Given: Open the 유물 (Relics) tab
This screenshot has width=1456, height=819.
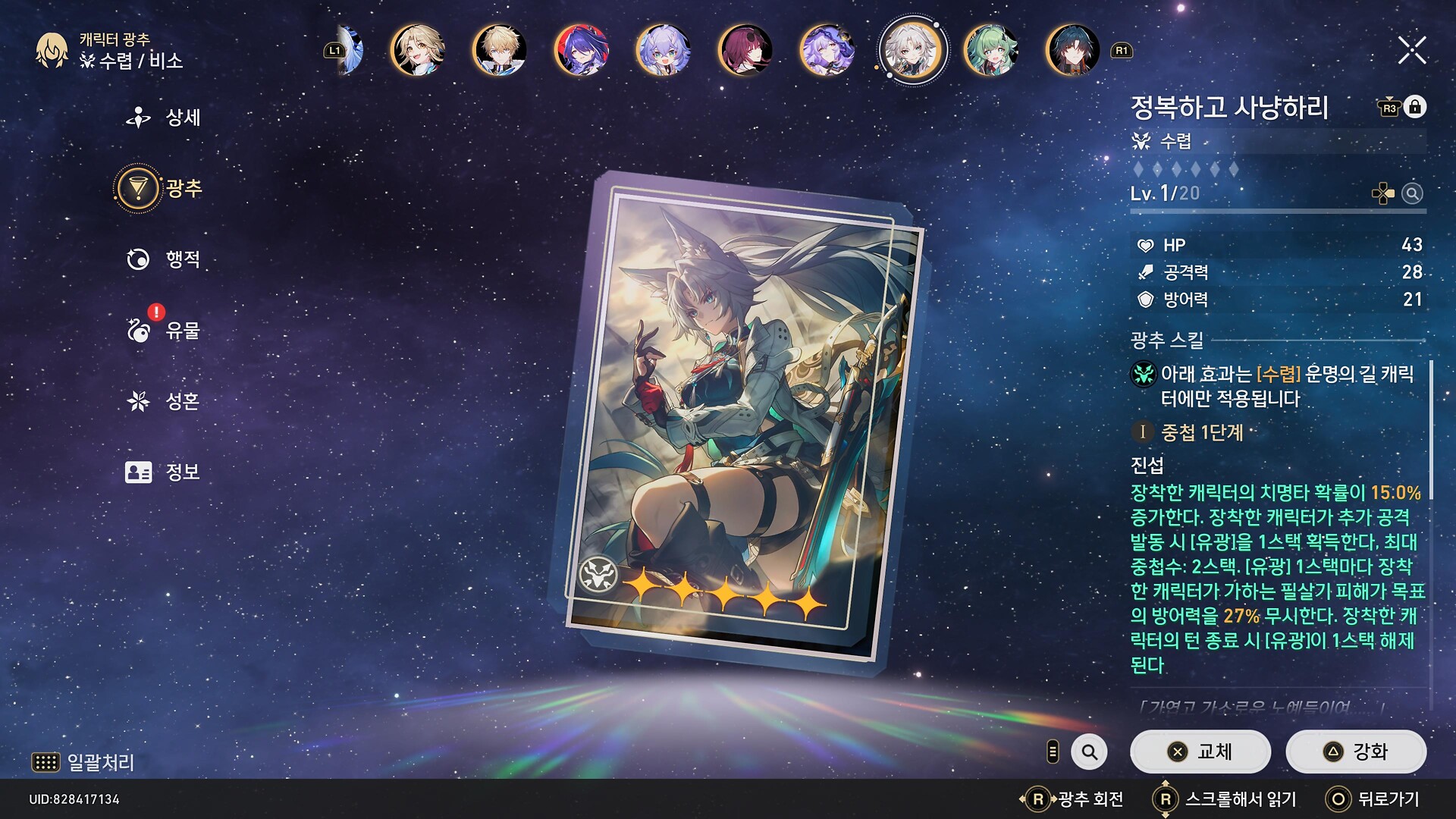Looking at the screenshot, I should (x=165, y=331).
